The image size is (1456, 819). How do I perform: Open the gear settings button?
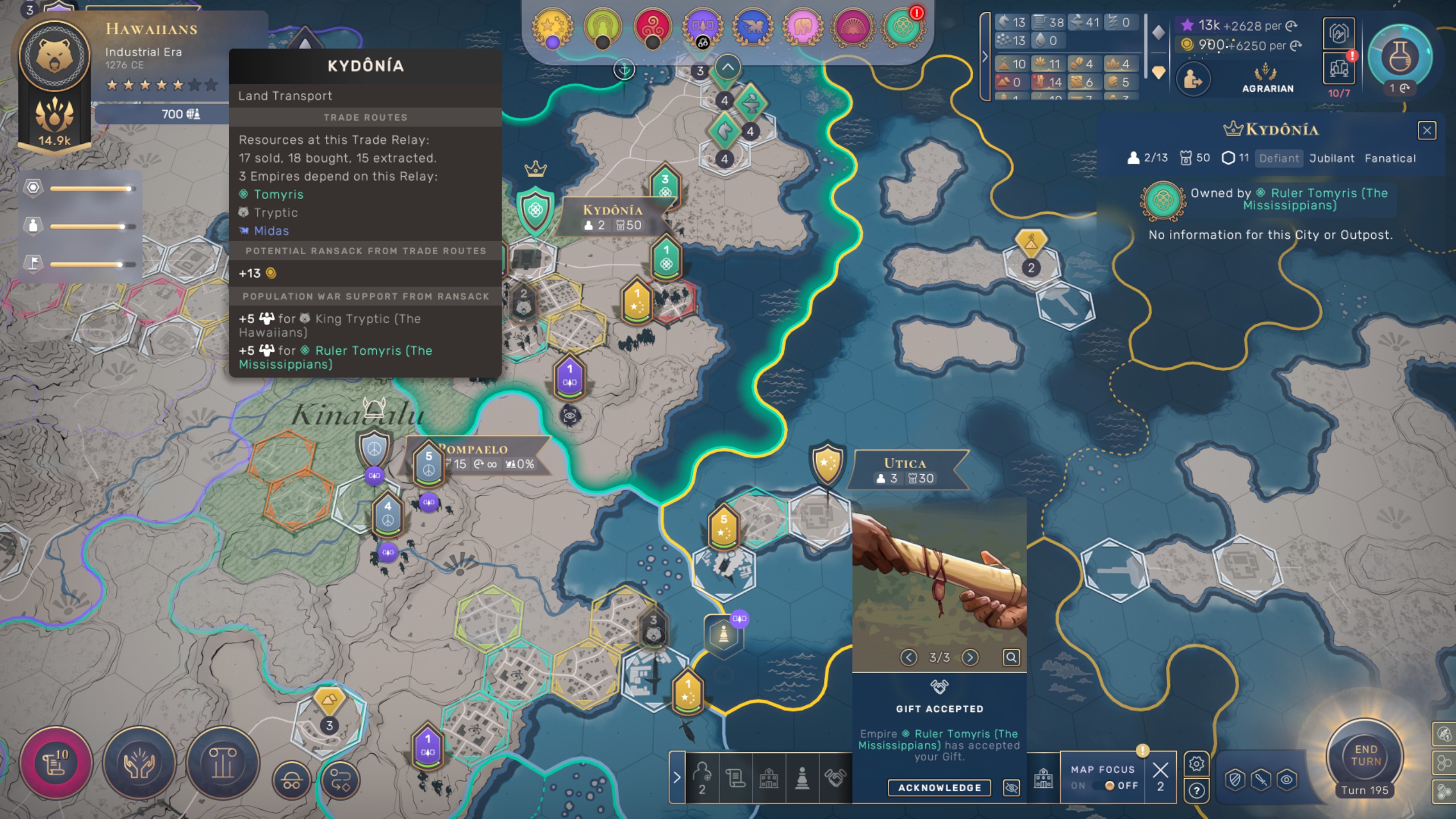click(1196, 763)
